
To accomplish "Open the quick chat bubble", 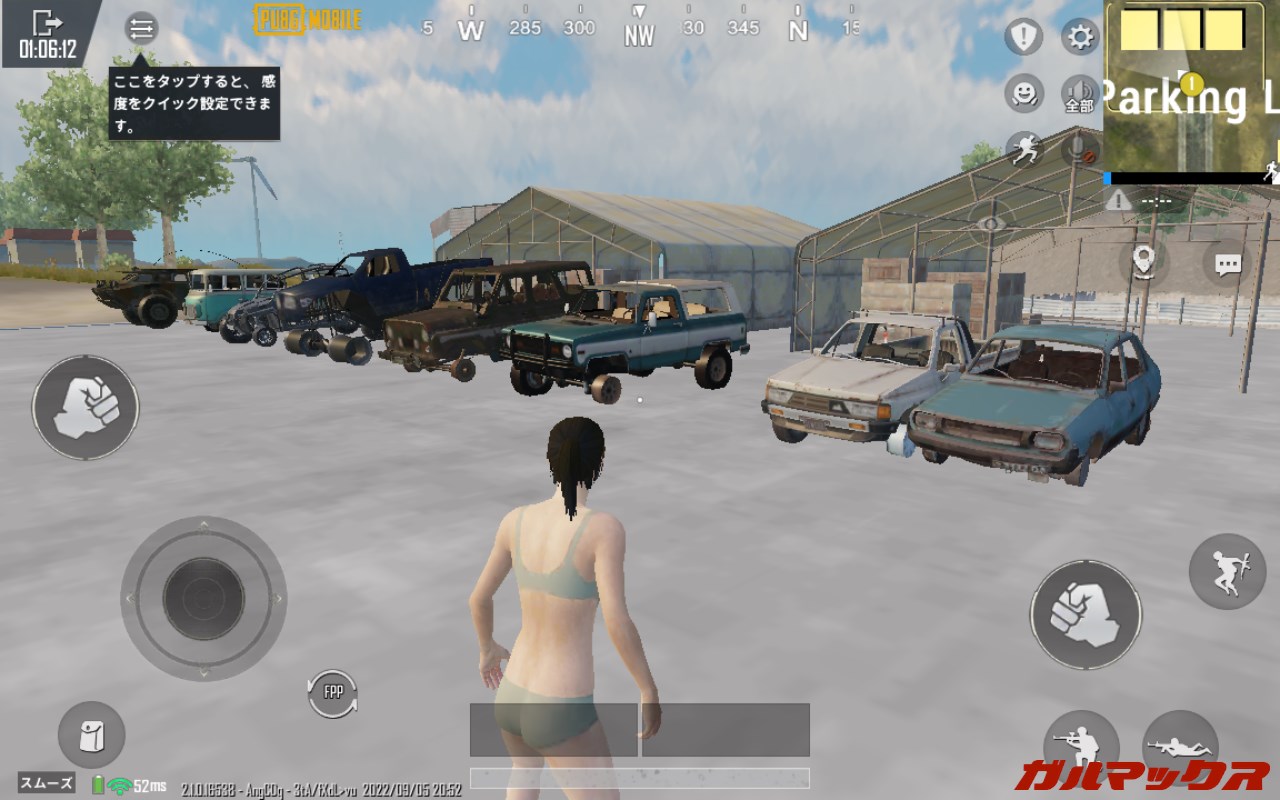I will tap(1227, 264).
